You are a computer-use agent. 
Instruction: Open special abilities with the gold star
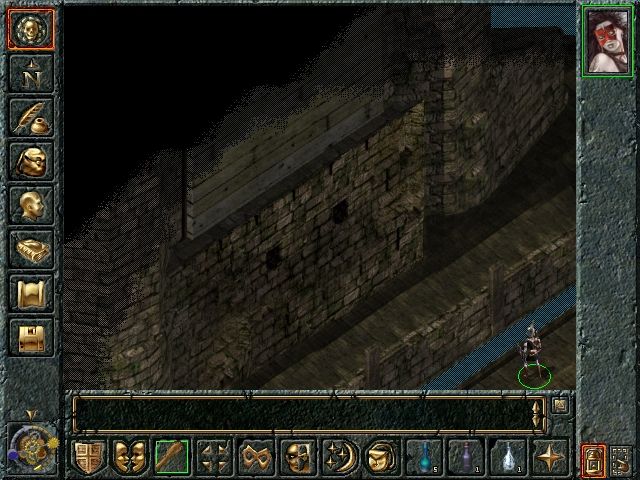tap(548, 458)
